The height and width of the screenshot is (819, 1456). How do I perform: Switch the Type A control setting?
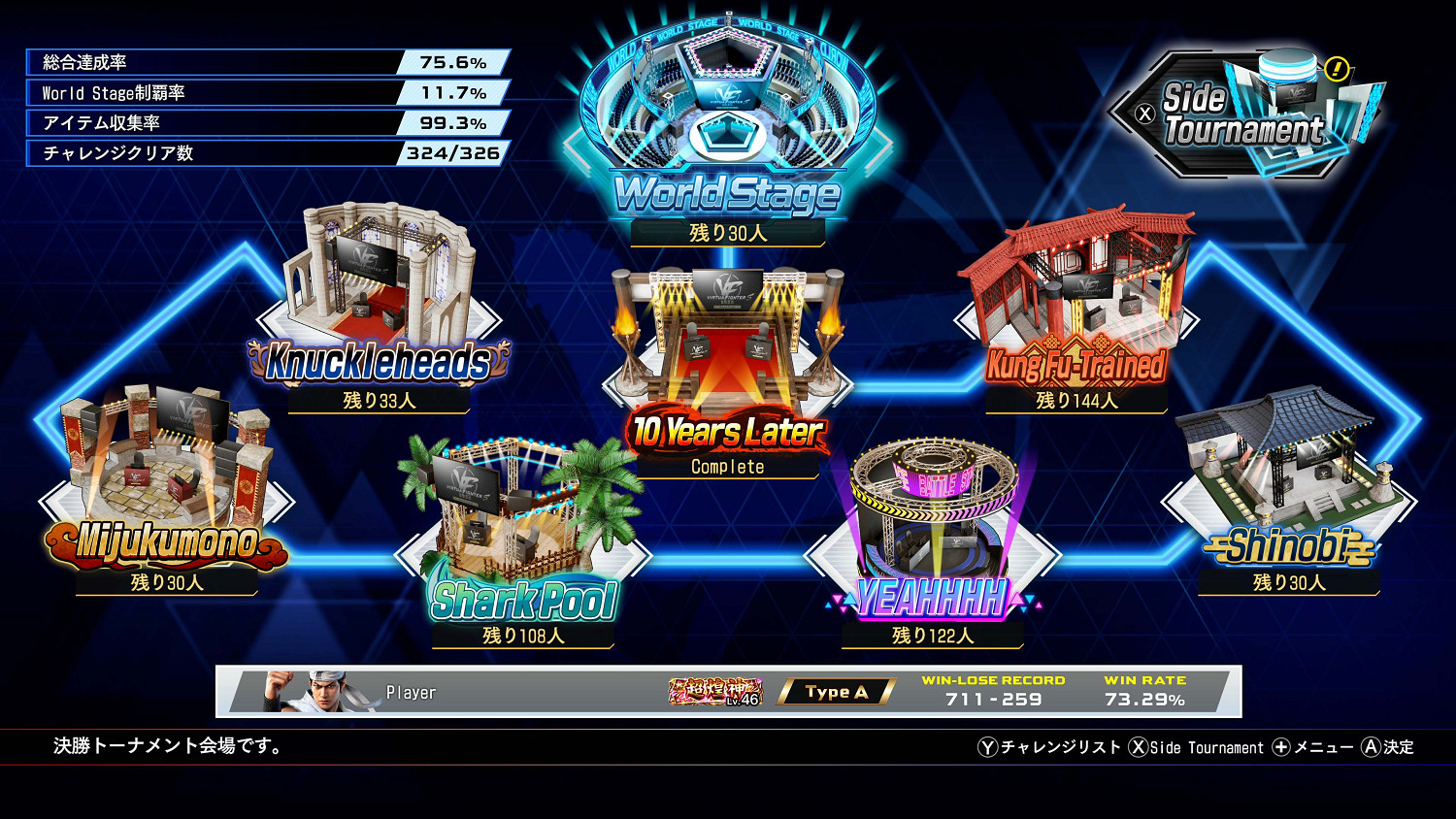tap(836, 692)
